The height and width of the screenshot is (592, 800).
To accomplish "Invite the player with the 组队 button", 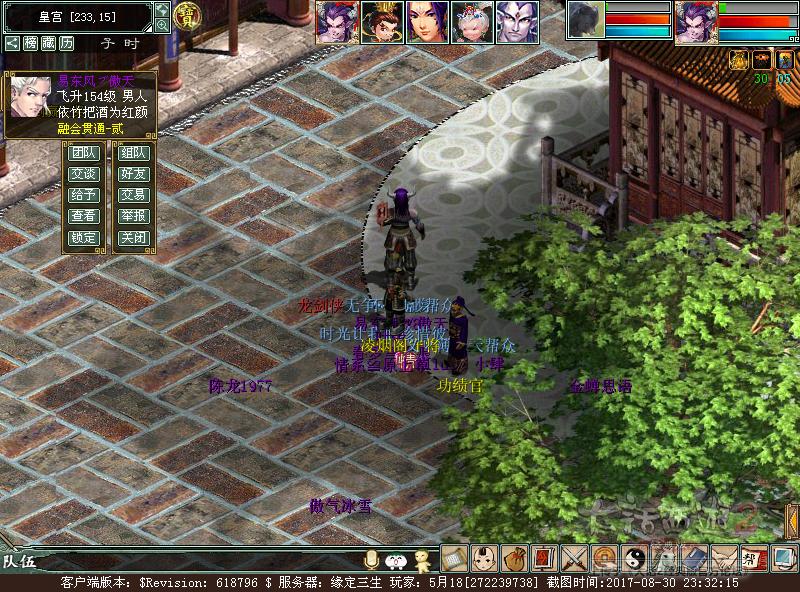I will pyautogui.click(x=133, y=153).
